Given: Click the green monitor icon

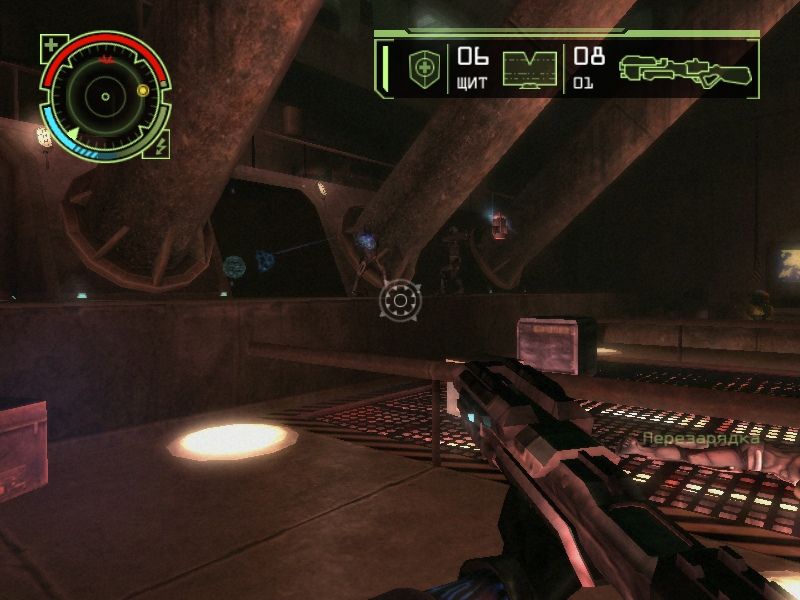Looking at the screenshot, I should pyautogui.click(x=529, y=69).
